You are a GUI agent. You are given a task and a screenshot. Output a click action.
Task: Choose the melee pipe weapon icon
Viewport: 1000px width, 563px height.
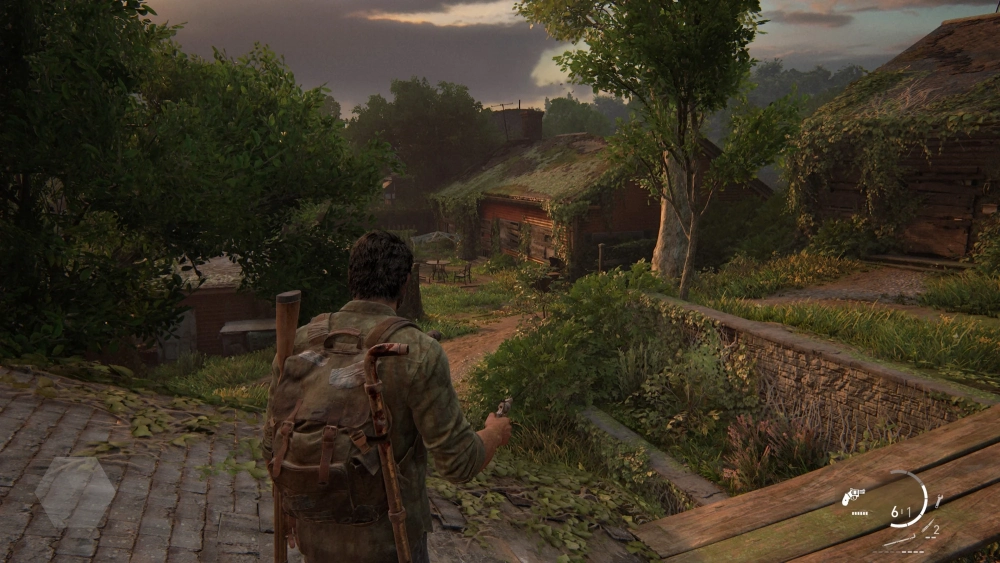click(x=899, y=540)
